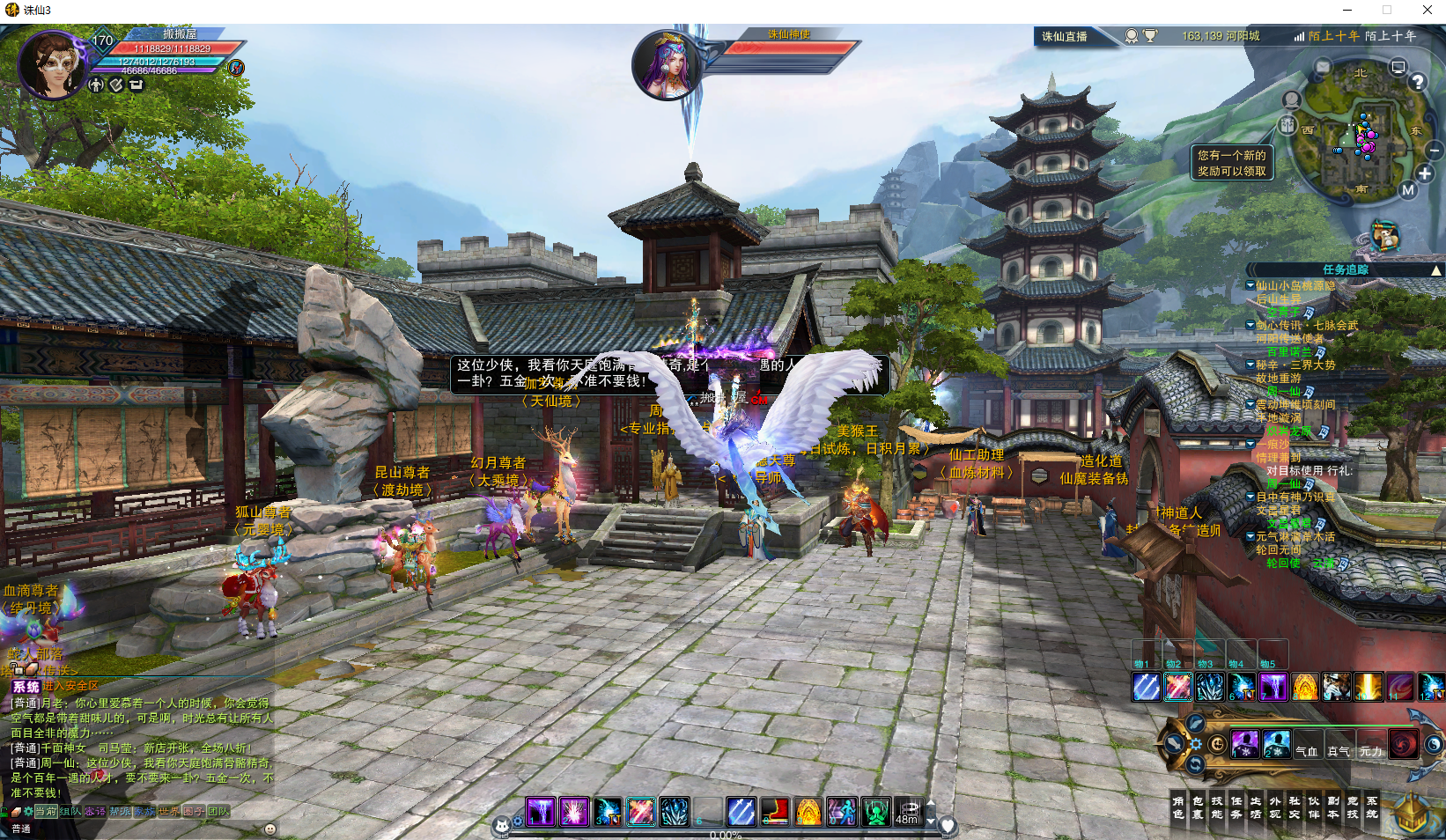The image size is (1446, 840).
Task: Switch chat to the 组队 channel
Action: point(70,811)
